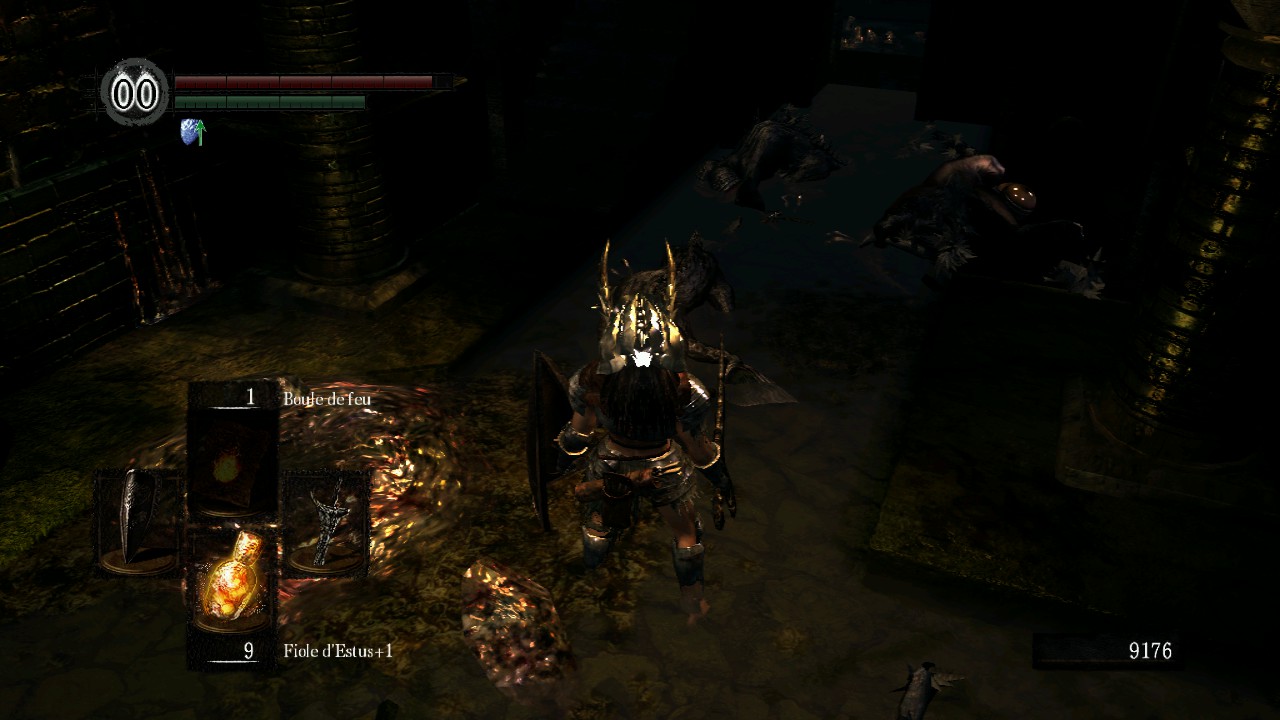Viewport: 1280px width, 720px height.
Task: Click the blue shield buff status icon
Action: pyautogui.click(x=192, y=131)
